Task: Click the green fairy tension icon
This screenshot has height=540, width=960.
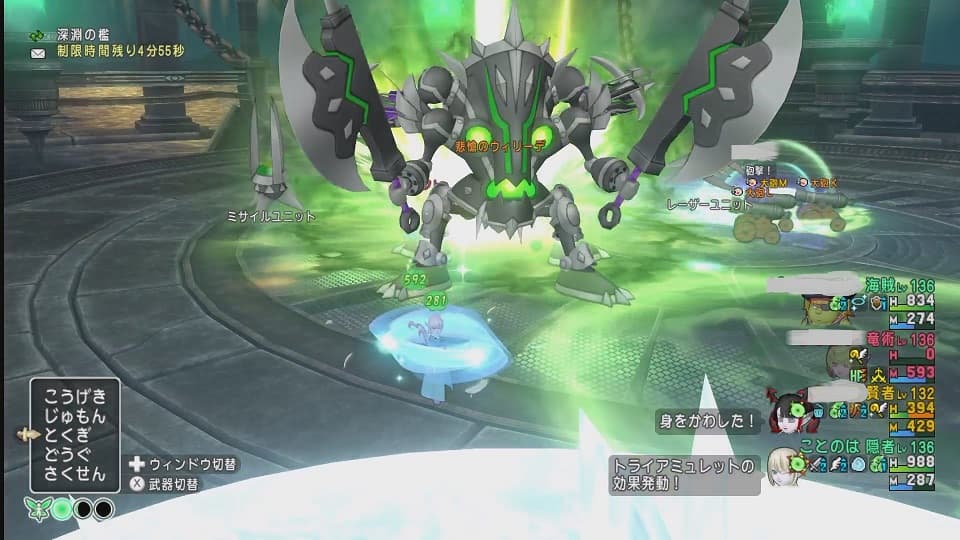Action: click(37, 510)
